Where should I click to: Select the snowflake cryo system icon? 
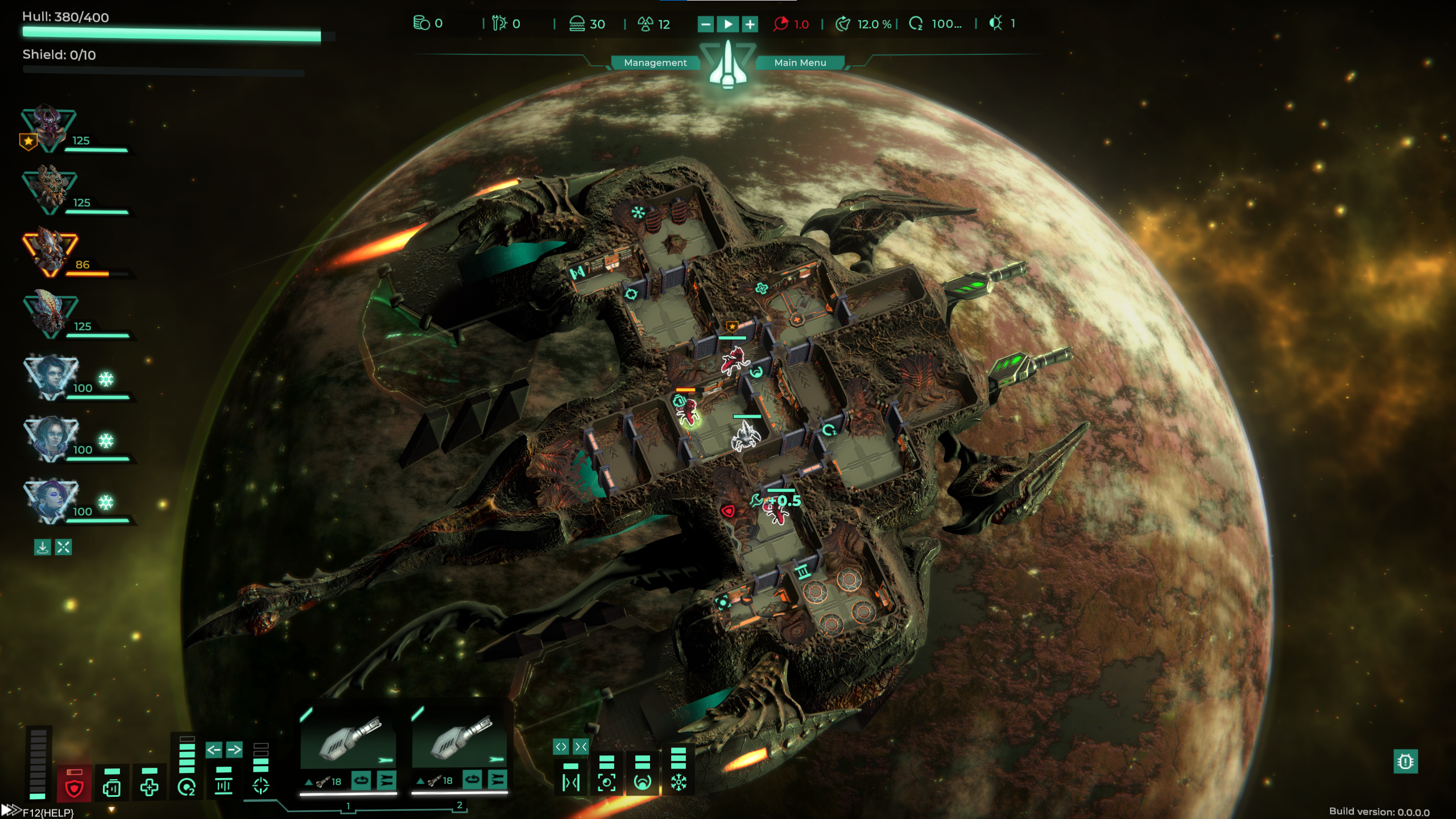679,783
